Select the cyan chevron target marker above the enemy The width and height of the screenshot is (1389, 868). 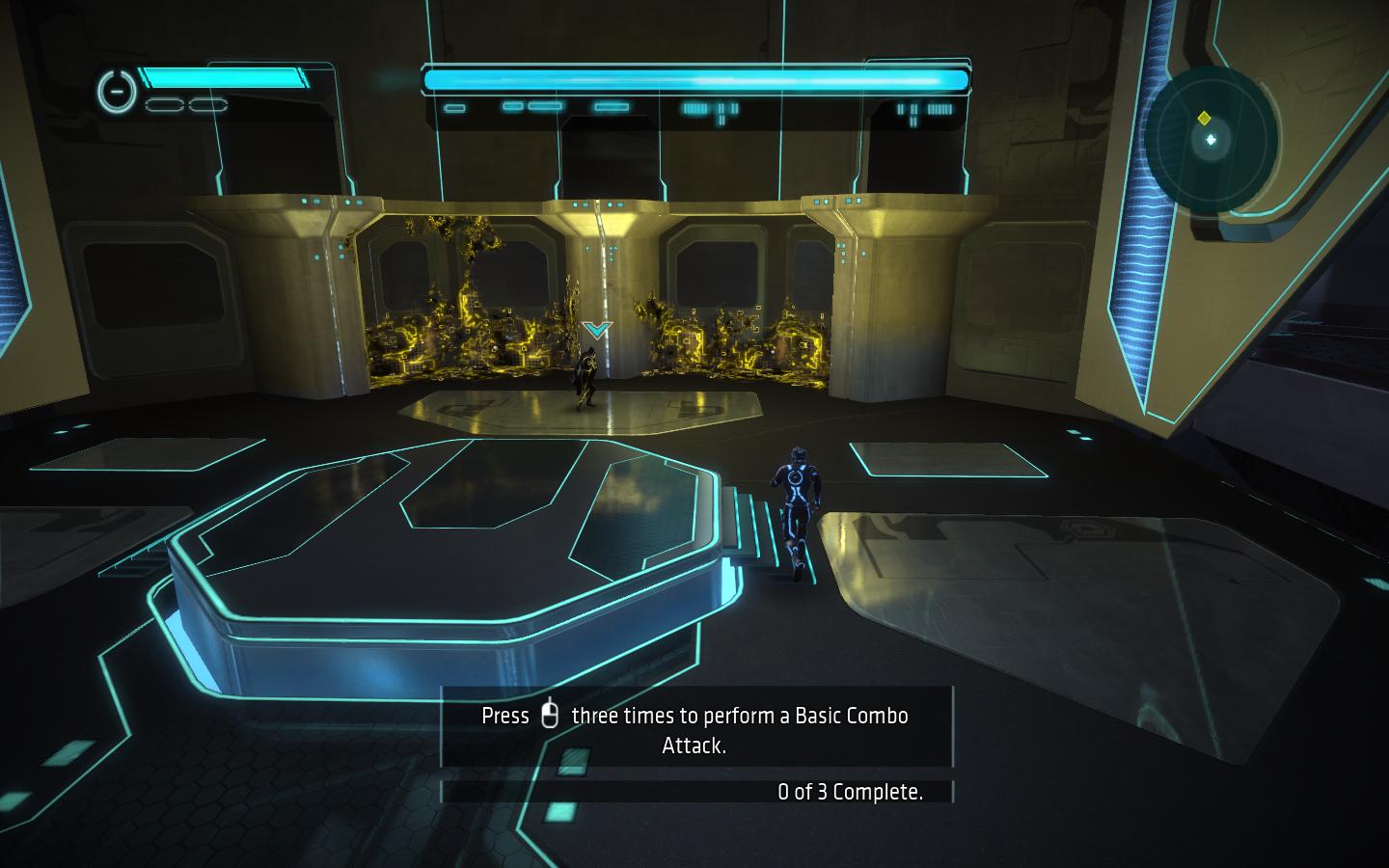[x=597, y=330]
